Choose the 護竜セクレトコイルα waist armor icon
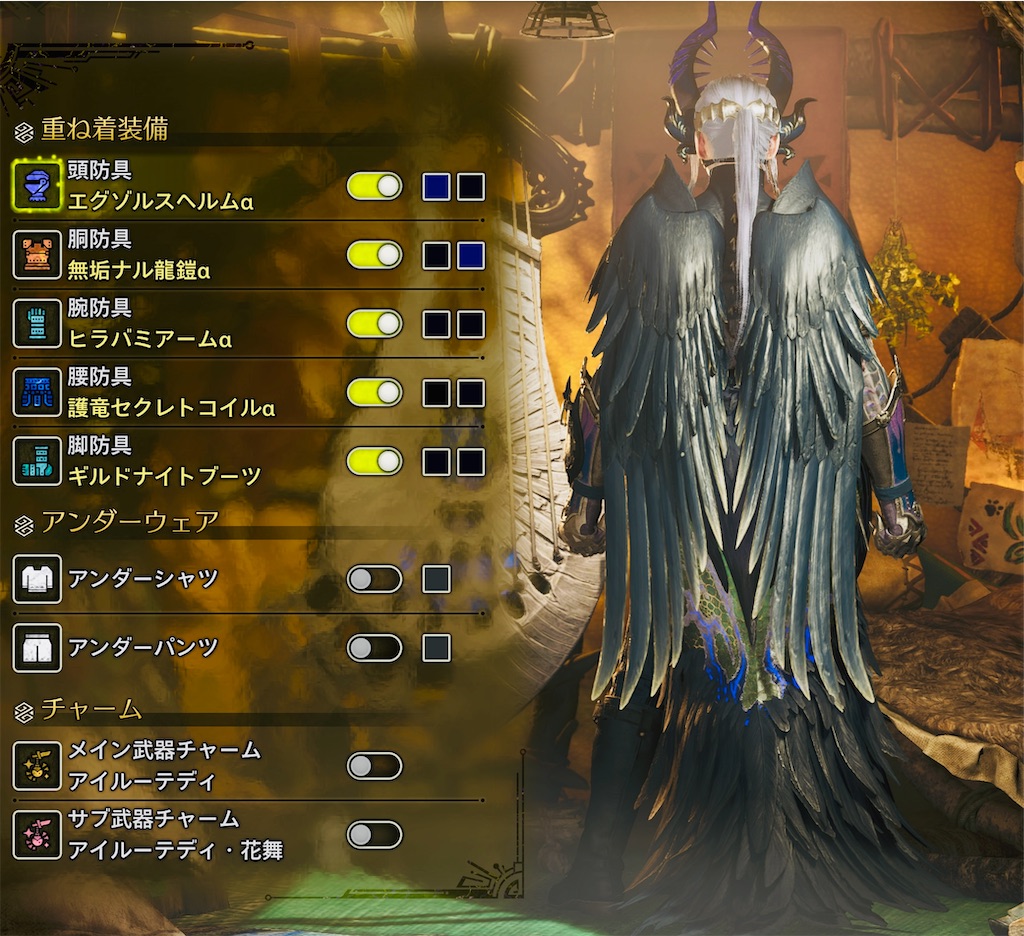This screenshot has width=1024, height=936. [x=37, y=392]
